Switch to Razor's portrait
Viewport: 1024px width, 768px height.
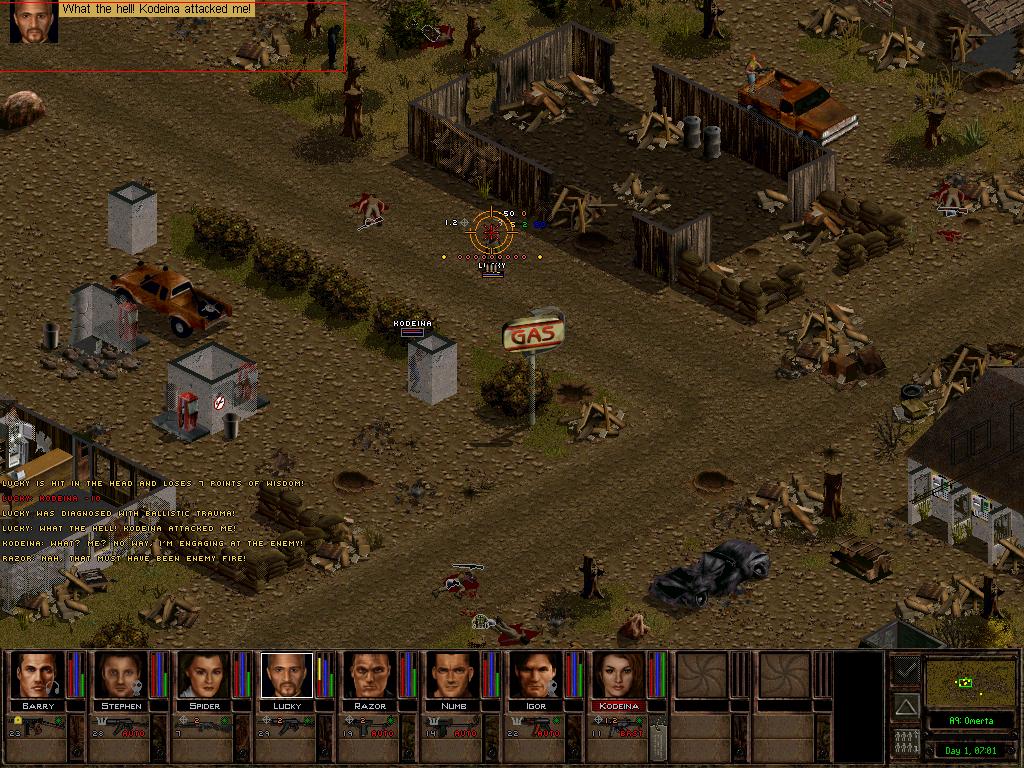[x=369, y=675]
